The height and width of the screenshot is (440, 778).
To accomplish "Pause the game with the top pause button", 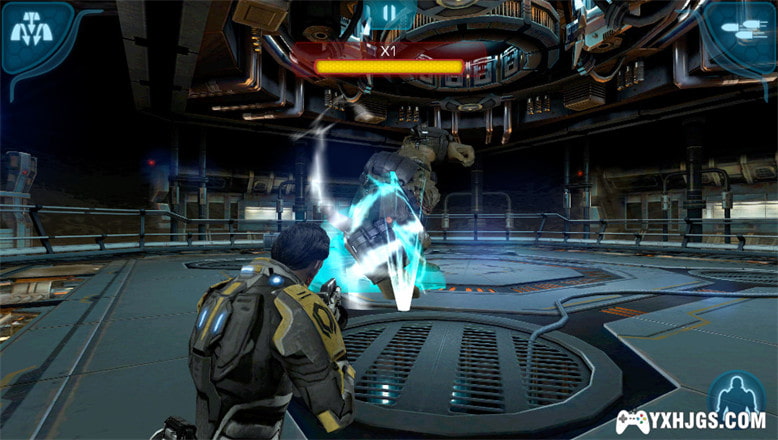I will coord(389,17).
